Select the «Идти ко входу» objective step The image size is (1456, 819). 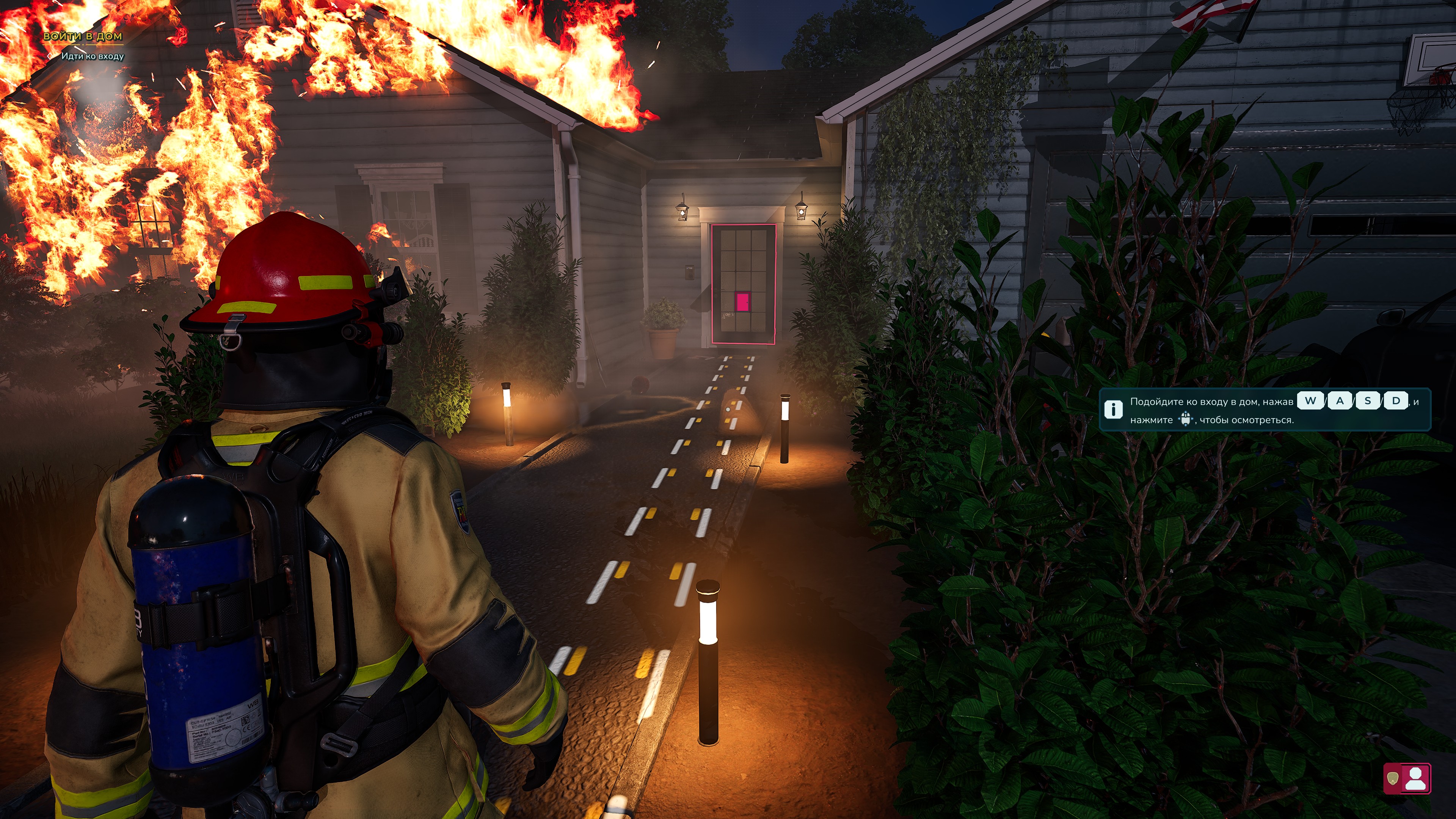coord(92,56)
